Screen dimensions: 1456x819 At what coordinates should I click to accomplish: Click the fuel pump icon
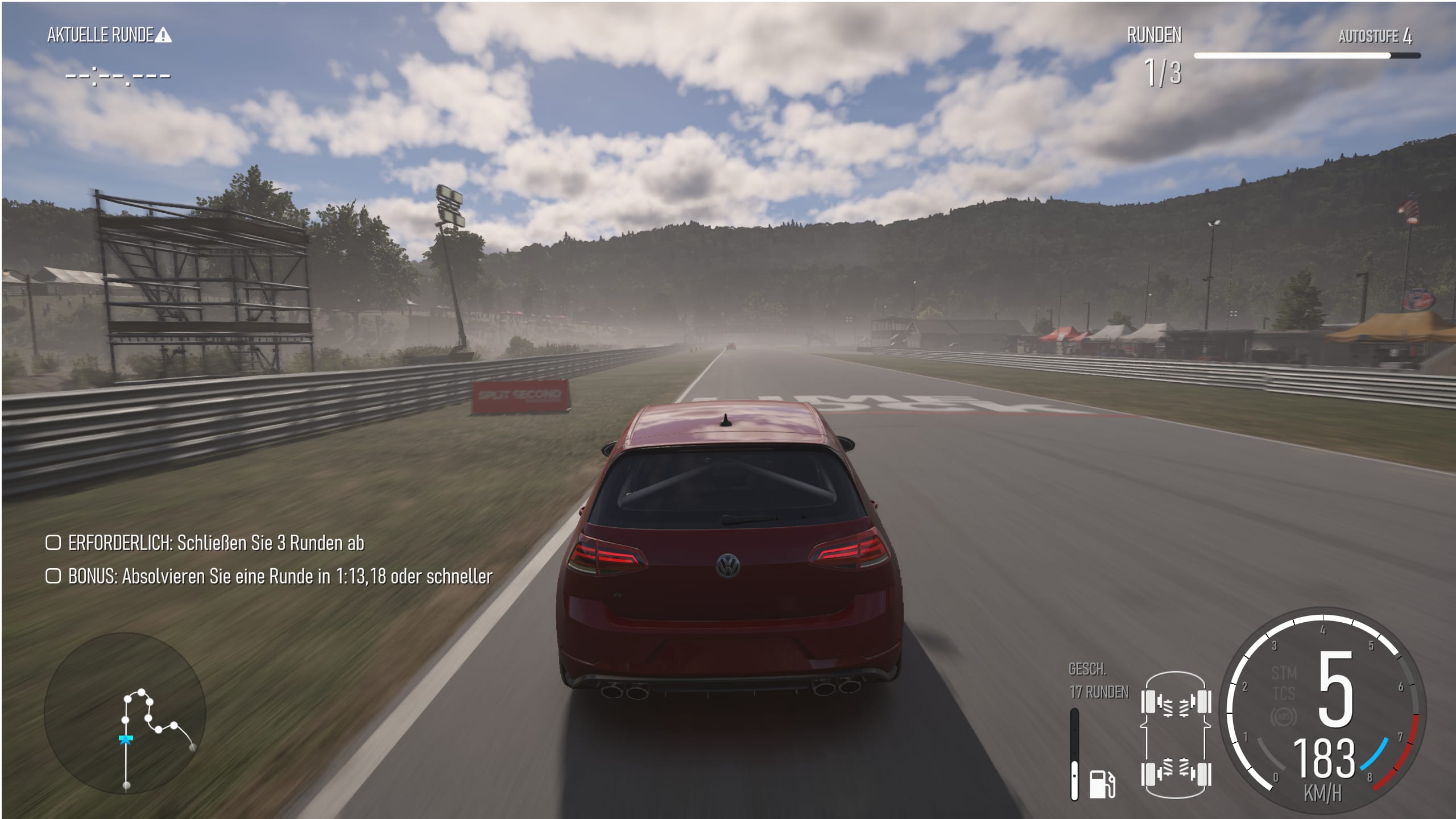[x=1102, y=784]
